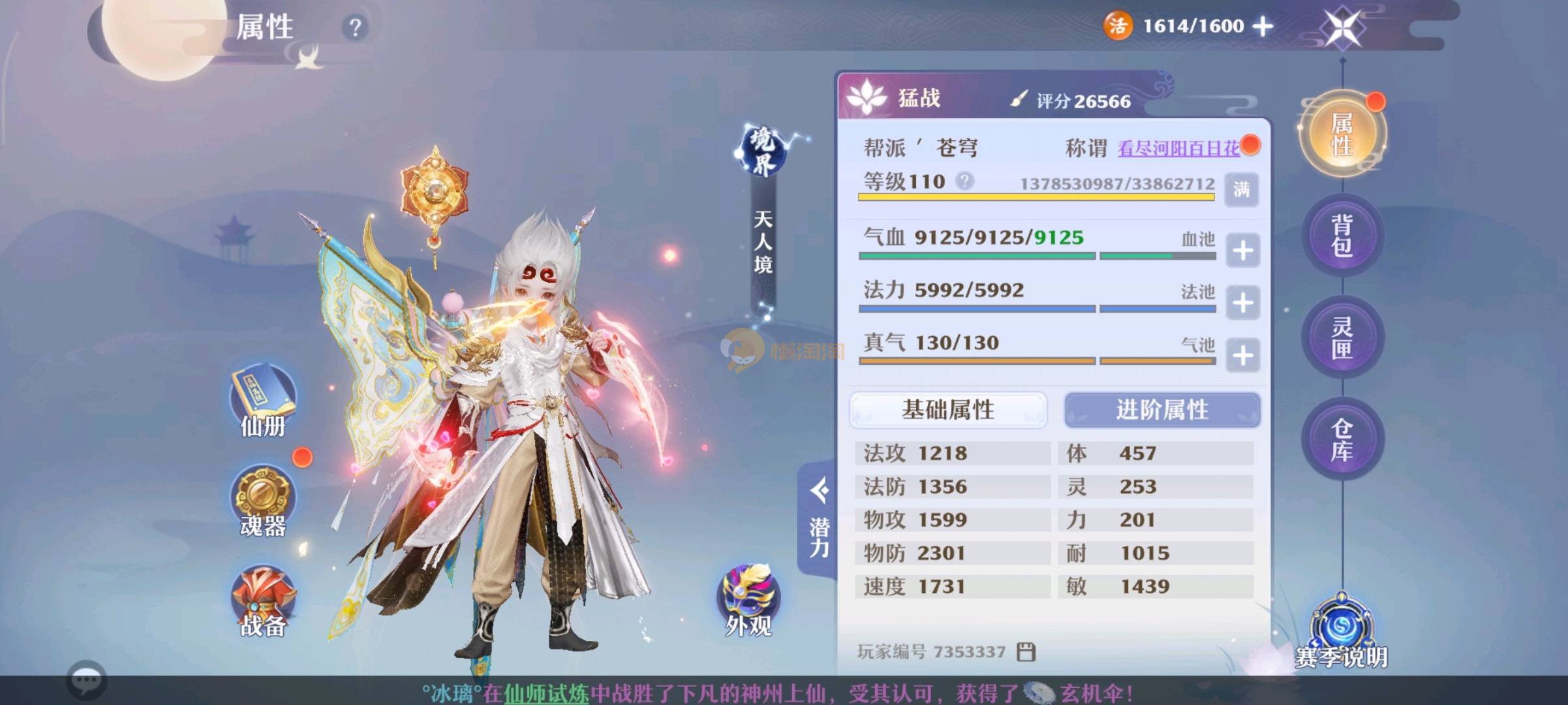Refill the 气池 with its plus button
The image size is (1568, 705).
coord(1242,356)
